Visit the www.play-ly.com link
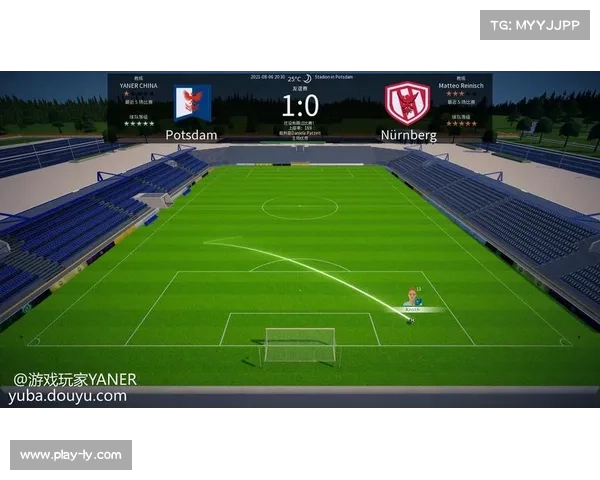The height and width of the screenshot is (480, 600). (x=71, y=455)
